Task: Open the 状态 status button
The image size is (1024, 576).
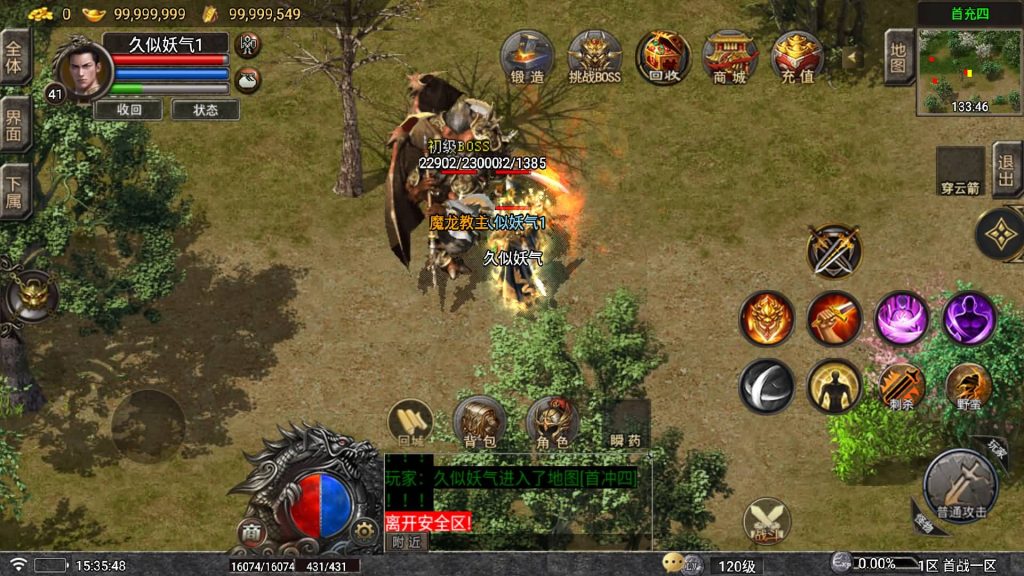Action: coord(206,110)
